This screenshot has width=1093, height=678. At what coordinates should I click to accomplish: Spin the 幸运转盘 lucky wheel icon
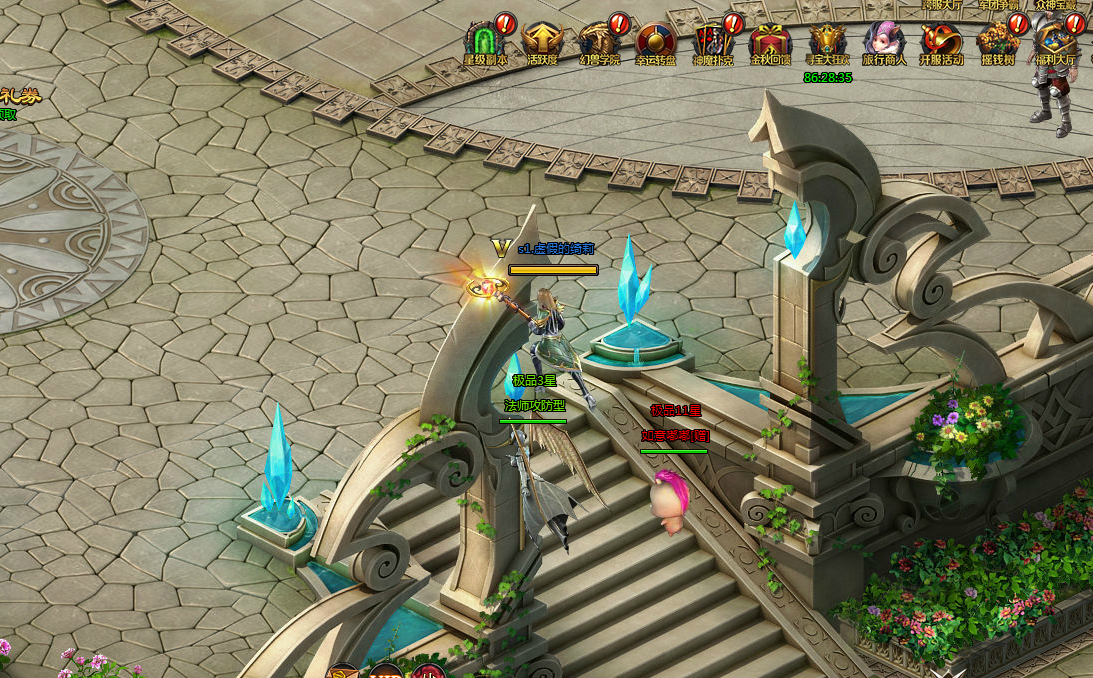coord(656,42)
